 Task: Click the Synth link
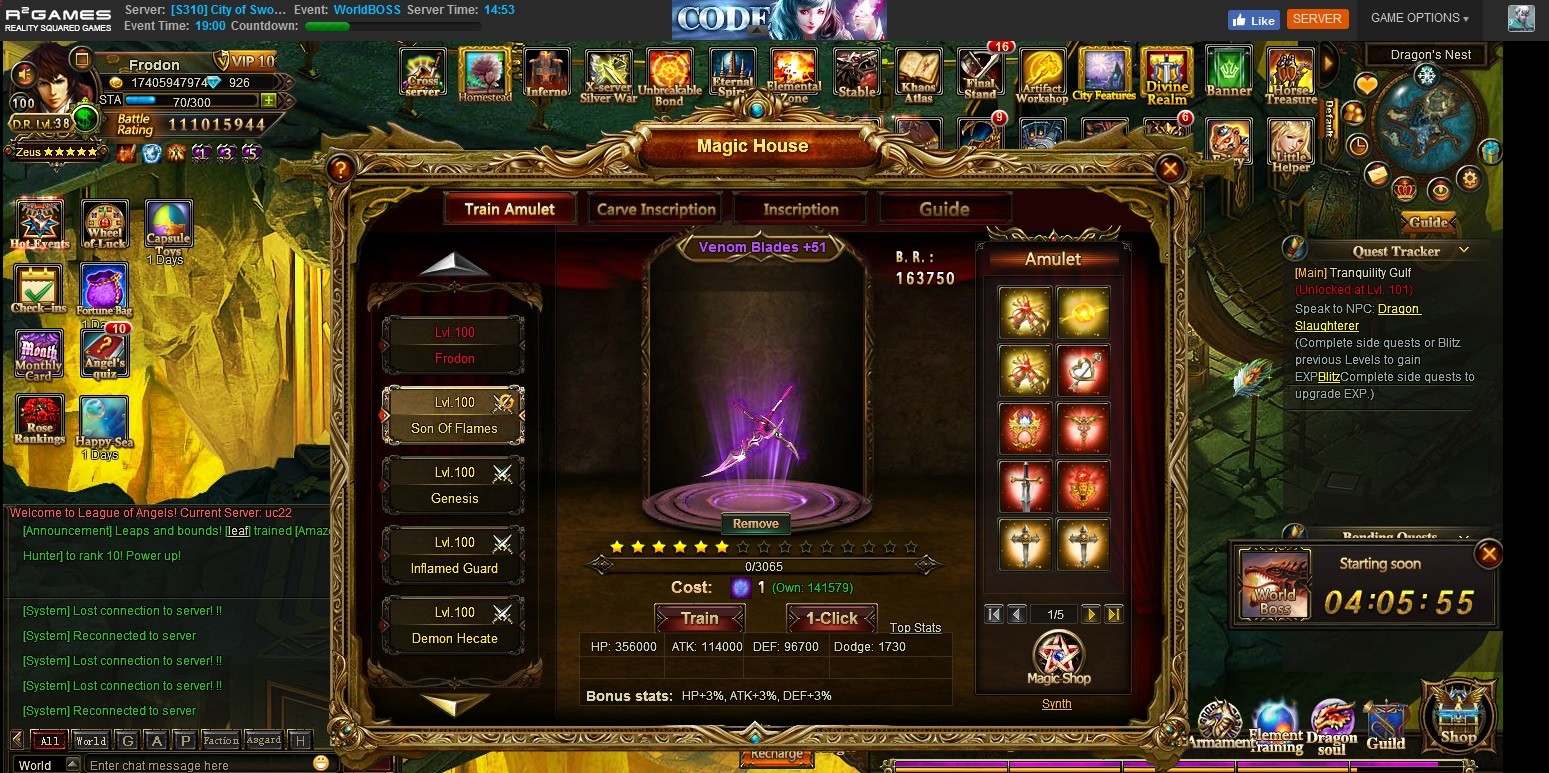(1056, 704)
